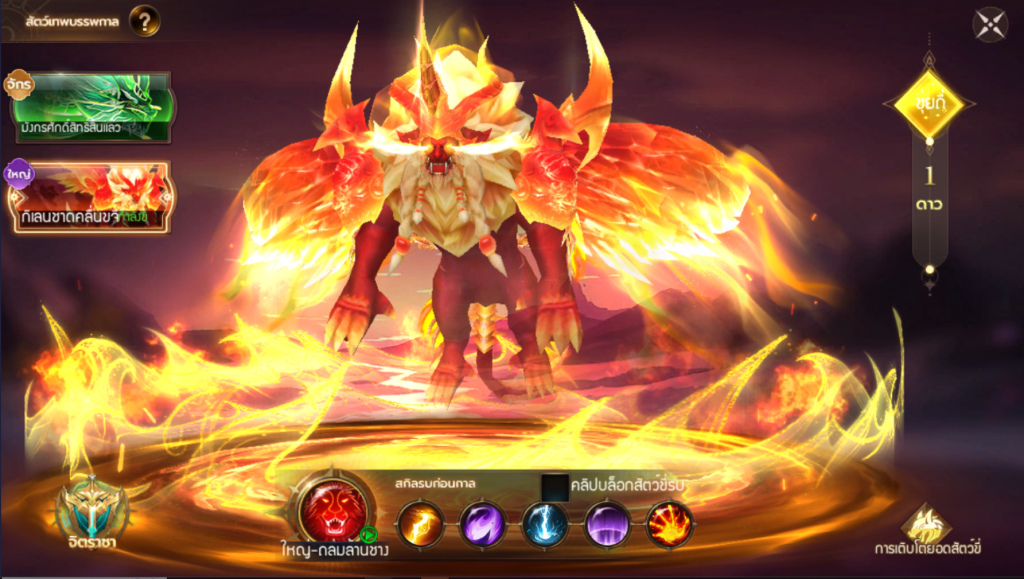Select the green dragon mount card

point(88,106)
